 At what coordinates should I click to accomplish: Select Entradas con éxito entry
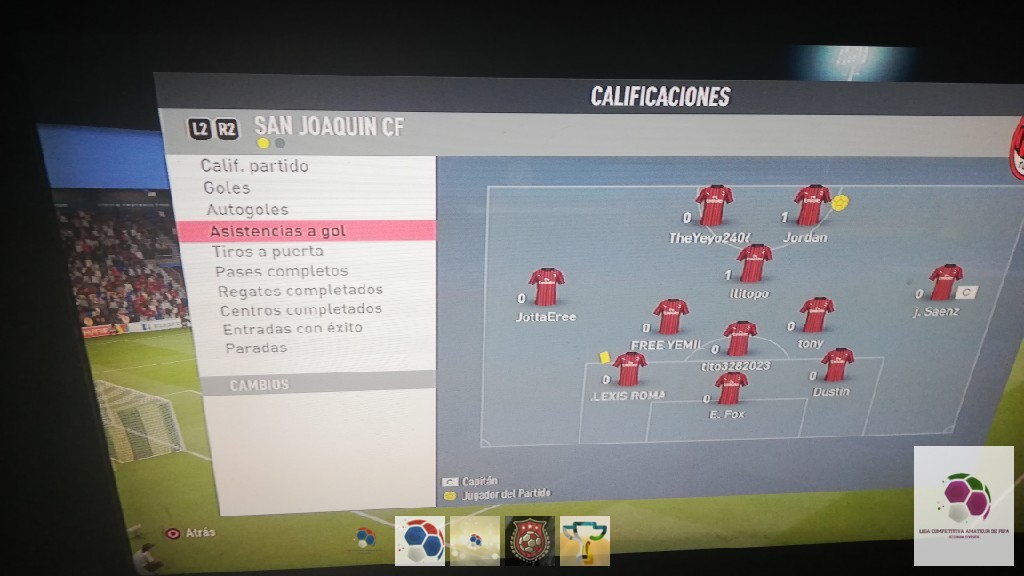292,328
